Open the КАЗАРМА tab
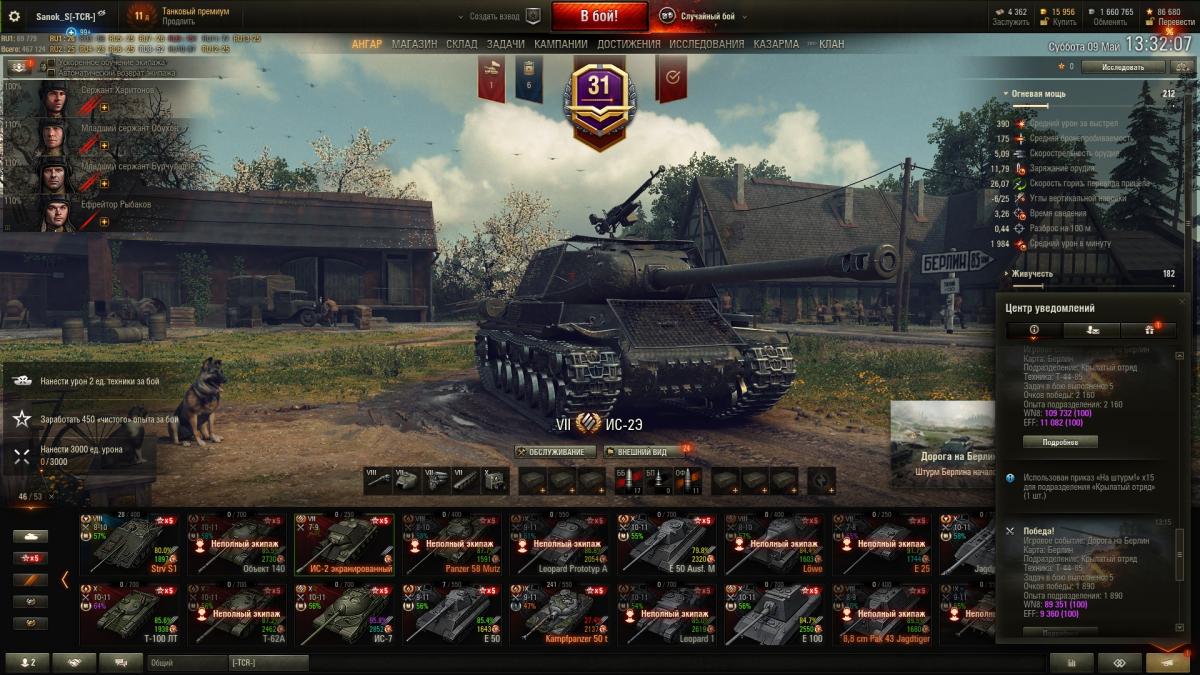Screen dimensions: 1200x675 coord(776,44)
